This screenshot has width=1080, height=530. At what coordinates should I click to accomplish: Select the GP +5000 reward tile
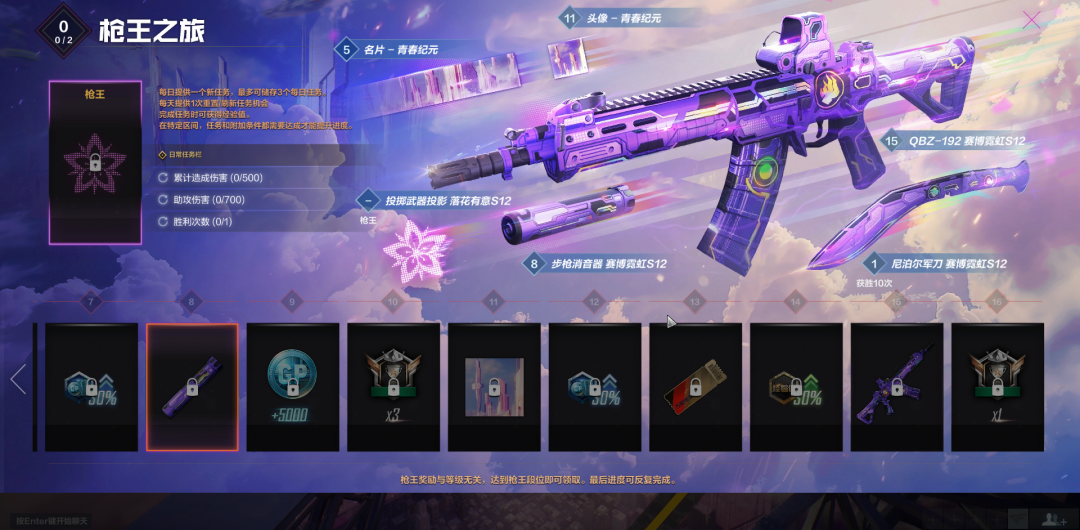pos(293,386)
